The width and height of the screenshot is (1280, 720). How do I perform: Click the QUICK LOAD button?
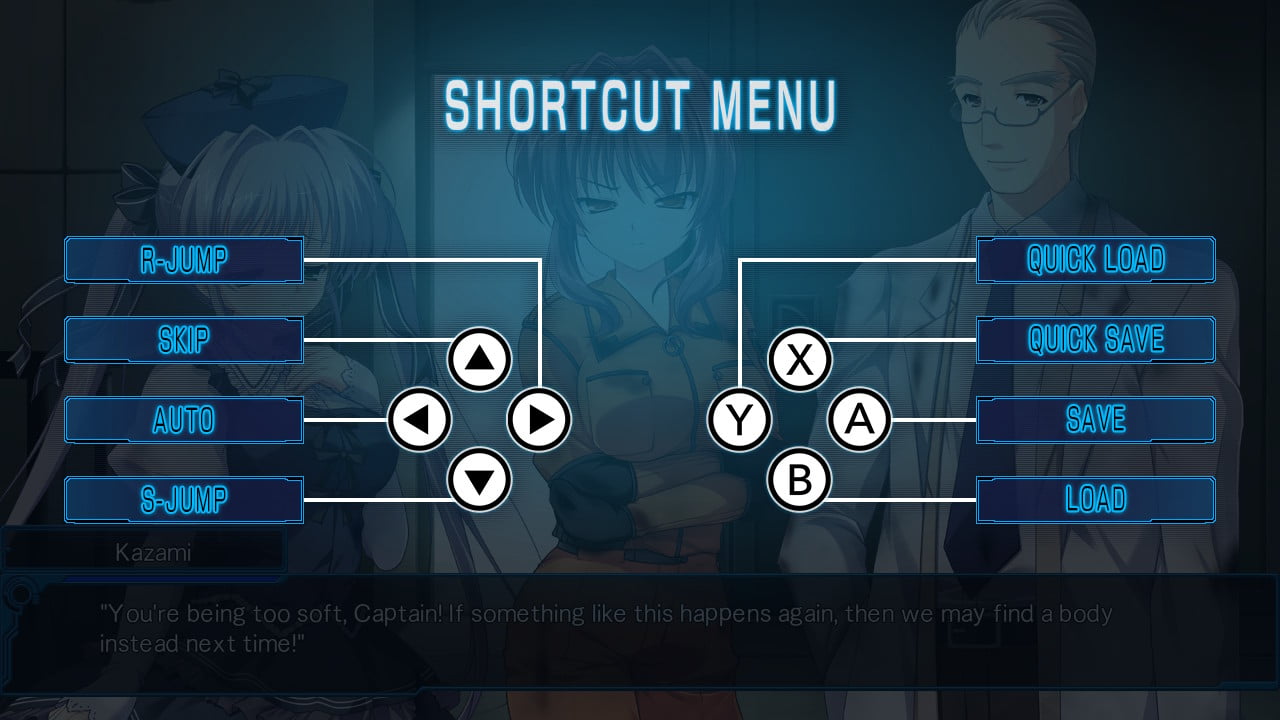1096,260
